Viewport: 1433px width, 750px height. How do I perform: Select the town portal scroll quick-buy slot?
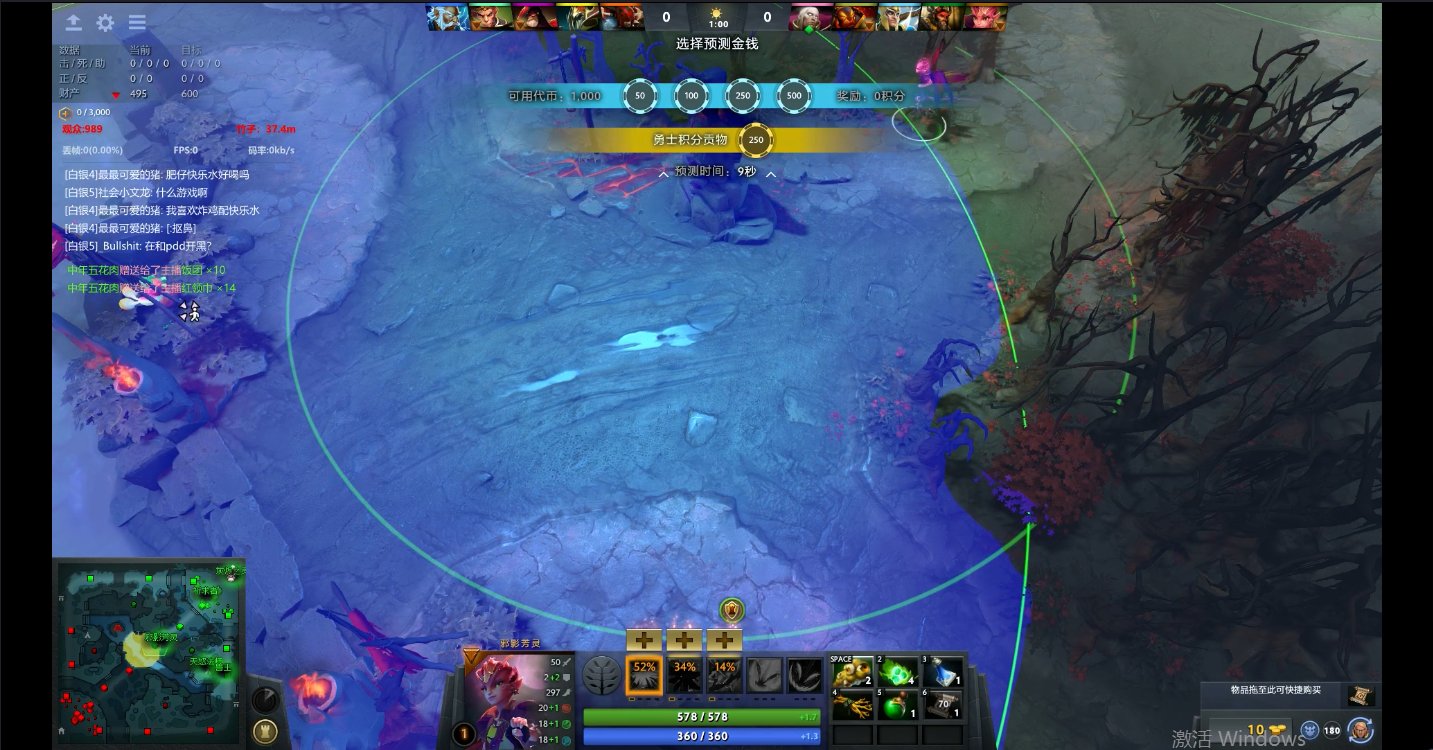click(x=1361, y=696)
